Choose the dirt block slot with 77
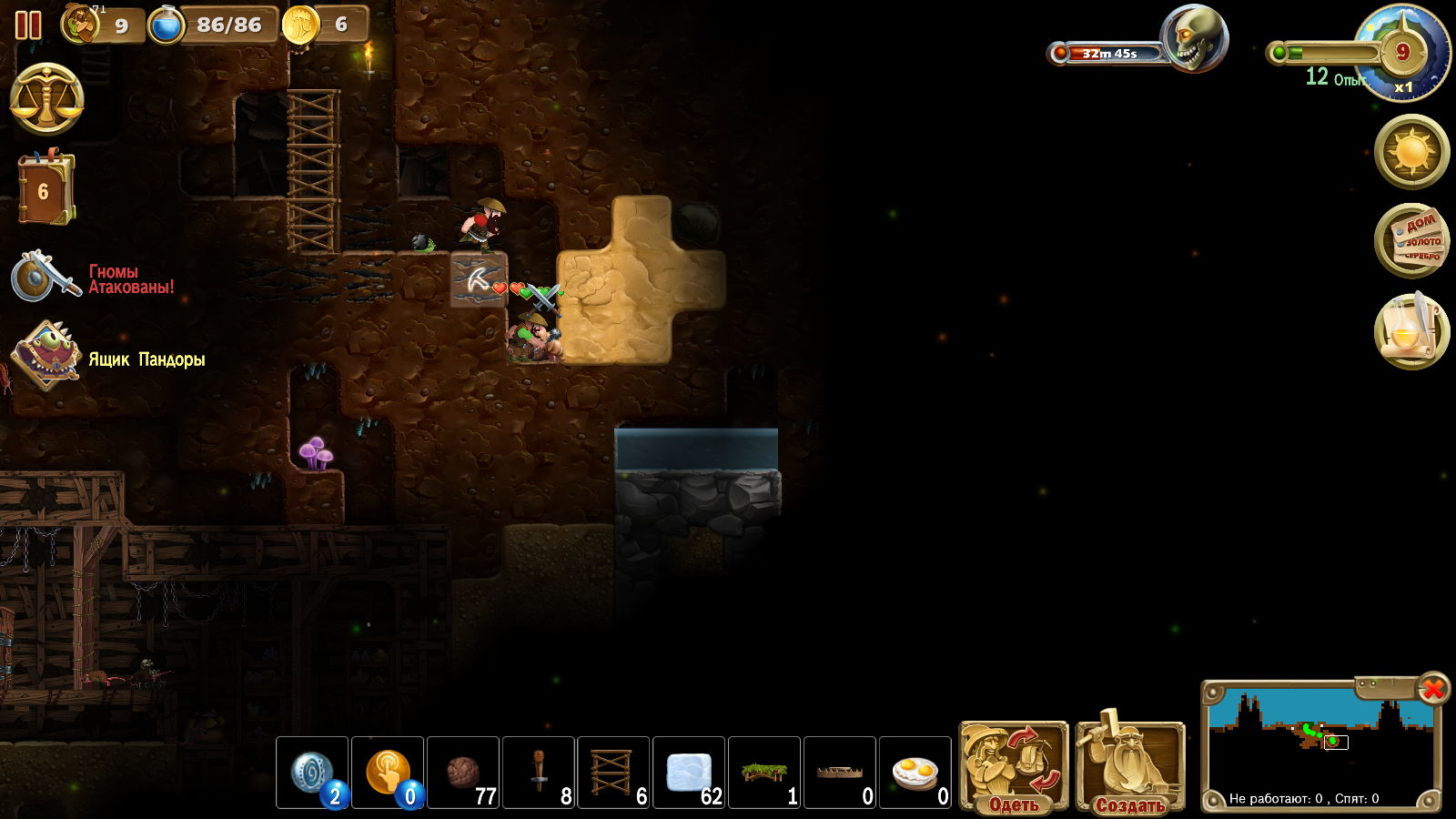 463,773
